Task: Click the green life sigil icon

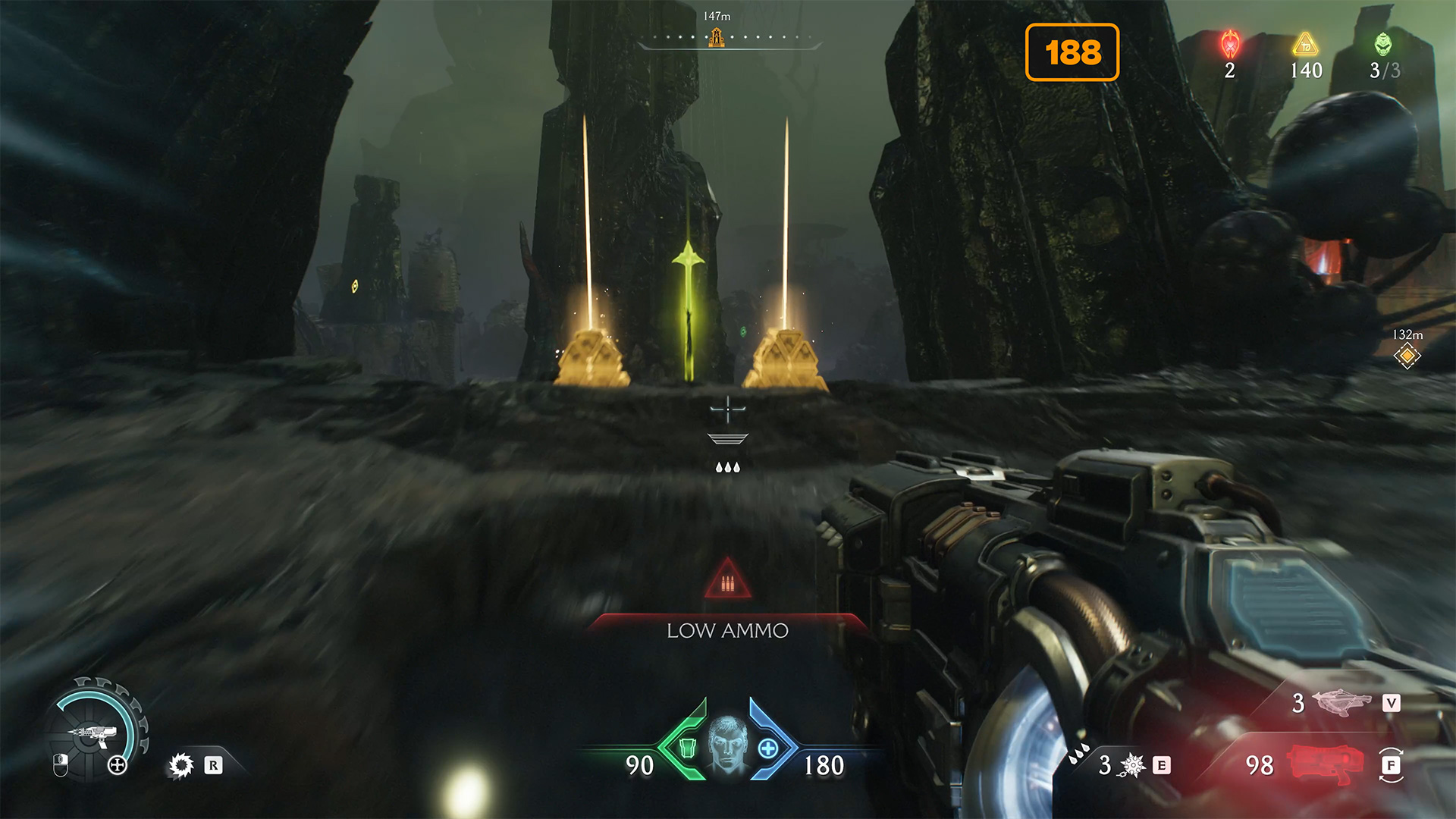Action: pos(1383,45)
